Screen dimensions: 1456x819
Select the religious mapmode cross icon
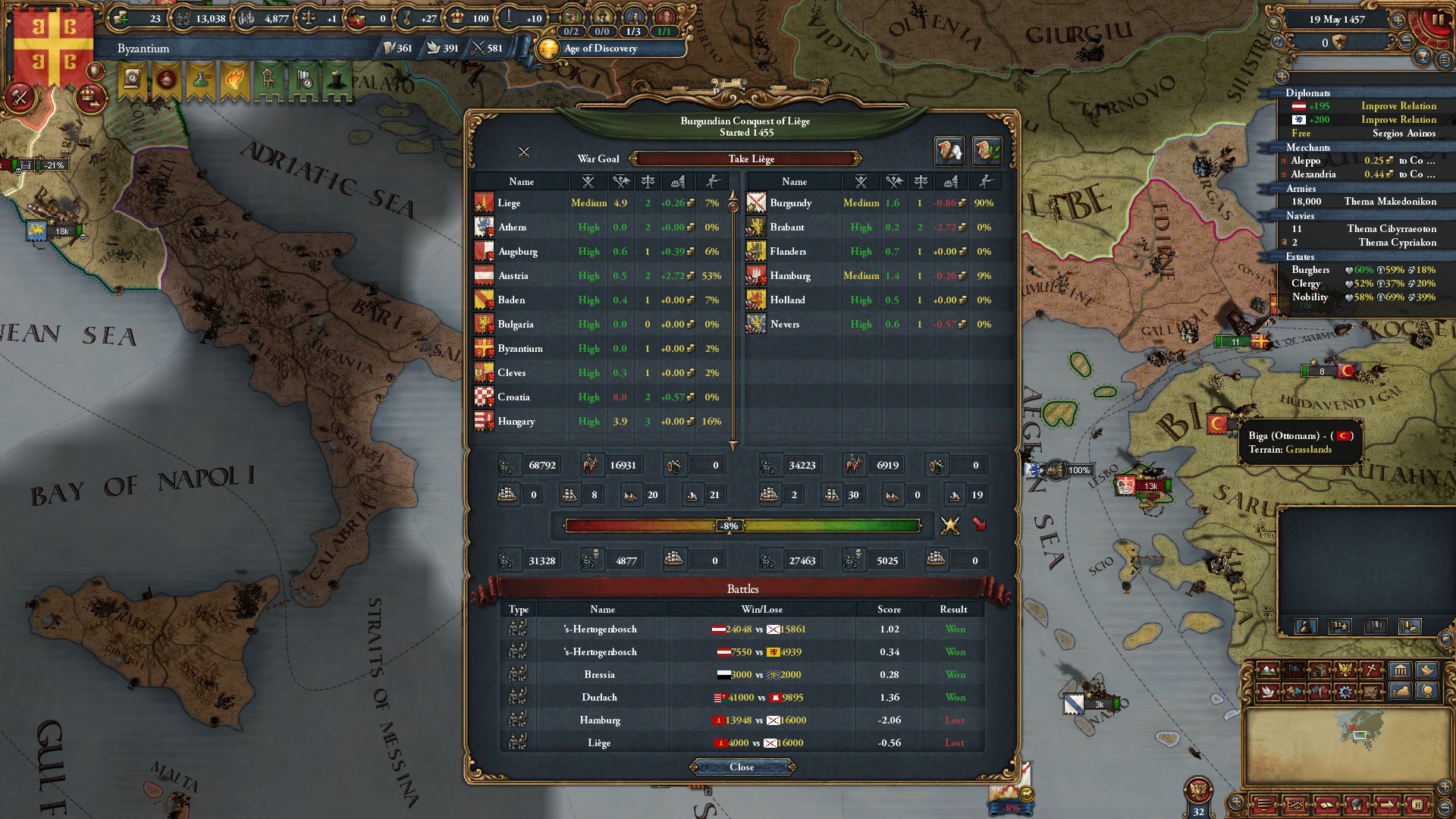[1369, 670]
